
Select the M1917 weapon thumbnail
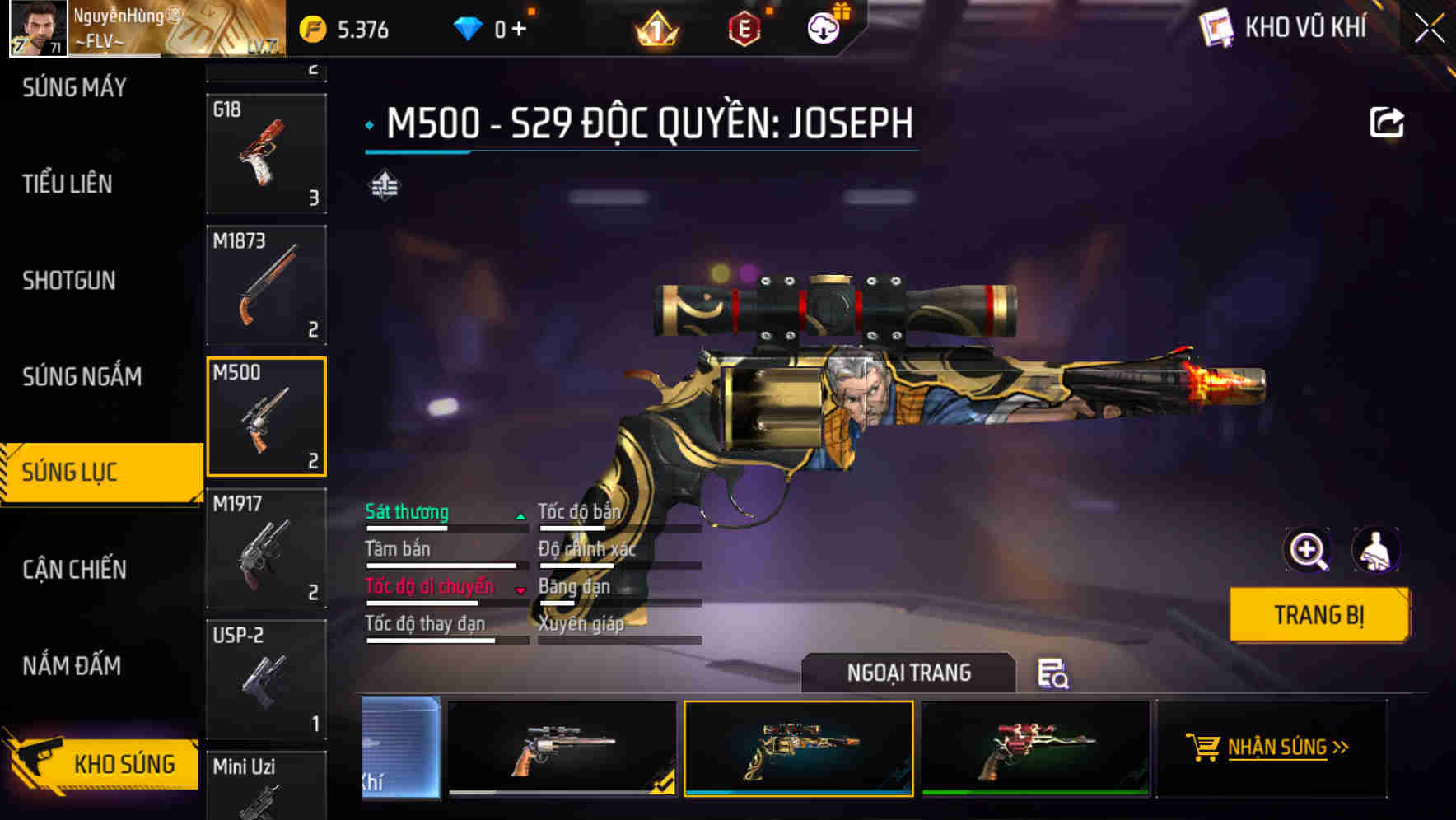[265, 546]
